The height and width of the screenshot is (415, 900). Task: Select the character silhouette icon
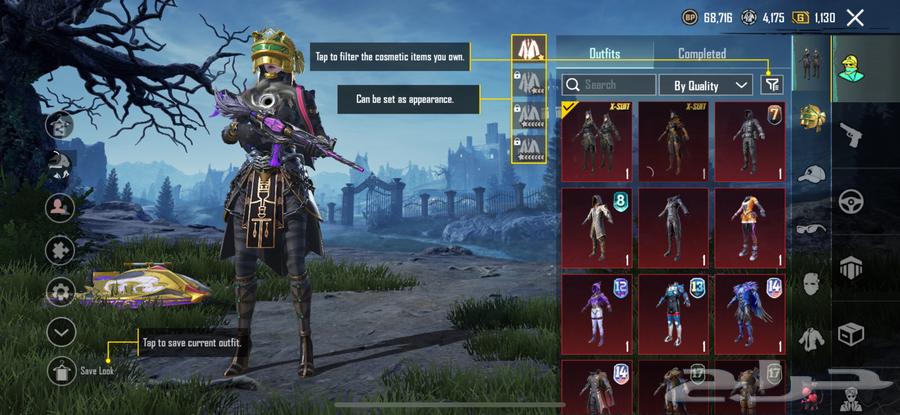pos(61,207)
